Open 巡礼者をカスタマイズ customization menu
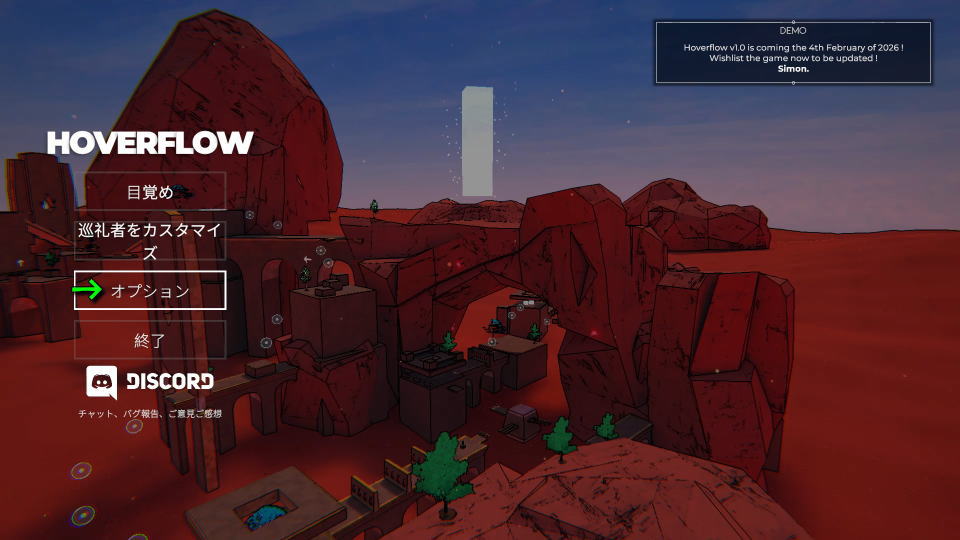The height and width of the screenshot is (540, 960). 150,240
